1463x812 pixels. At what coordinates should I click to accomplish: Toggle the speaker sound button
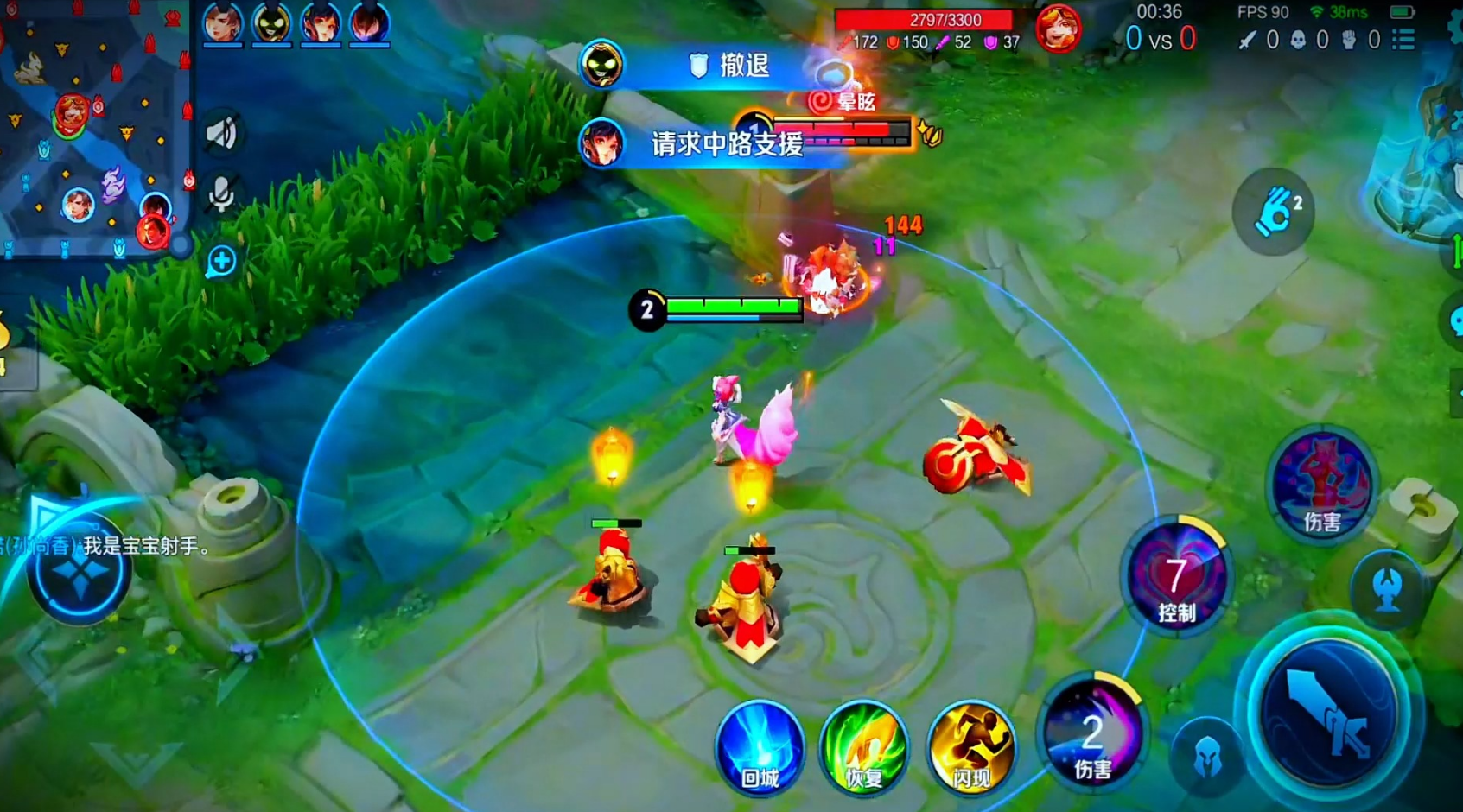[221, 133]
